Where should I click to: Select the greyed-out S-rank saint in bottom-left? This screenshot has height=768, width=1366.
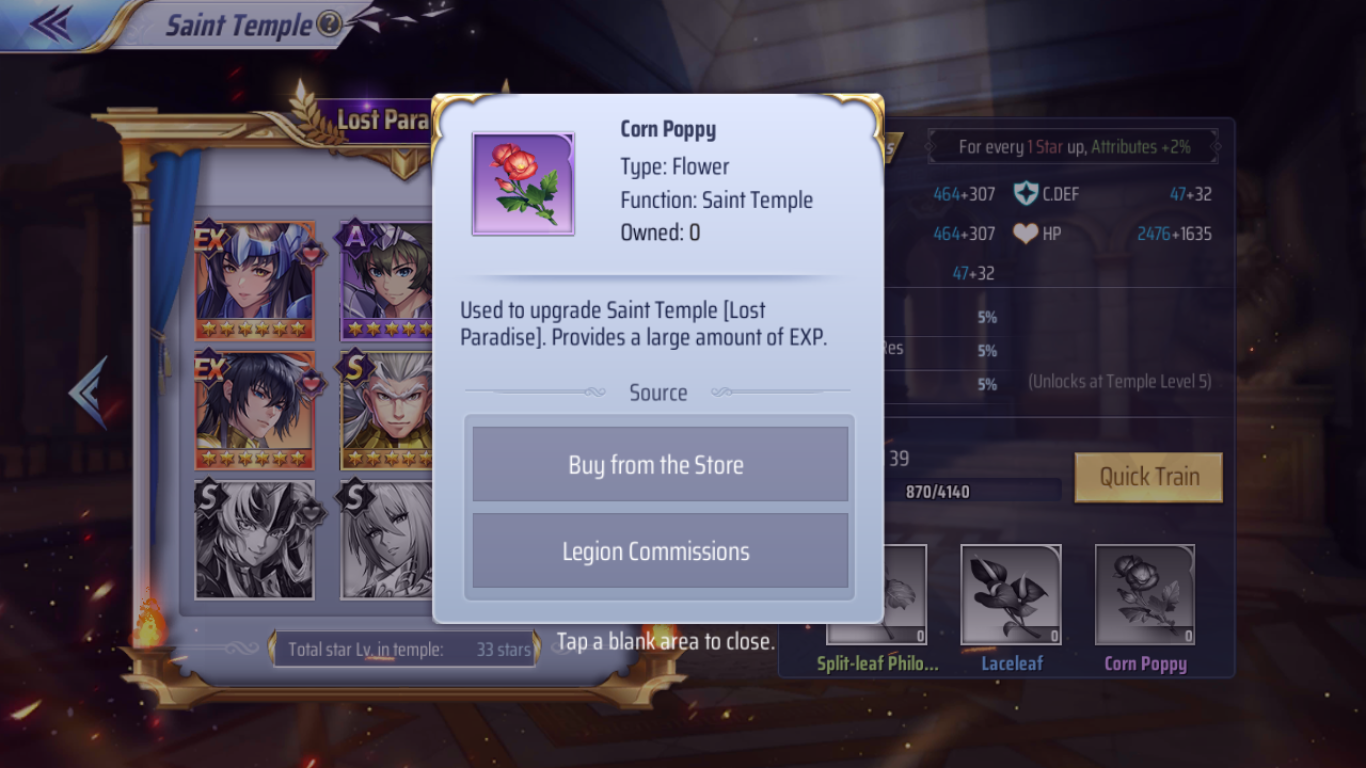(x=255, y=540)
